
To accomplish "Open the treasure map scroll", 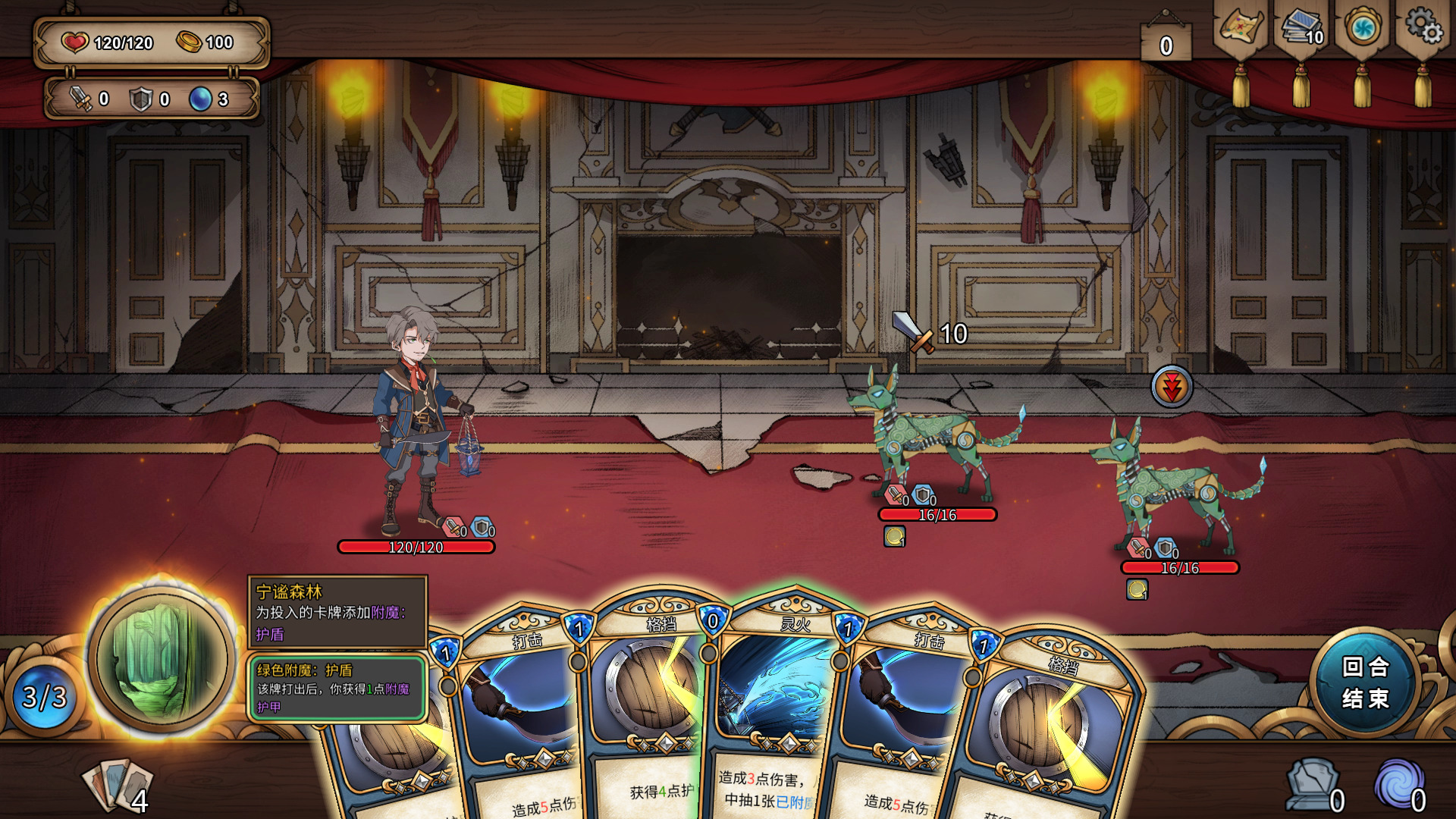I will click(x=1241, y=30).
